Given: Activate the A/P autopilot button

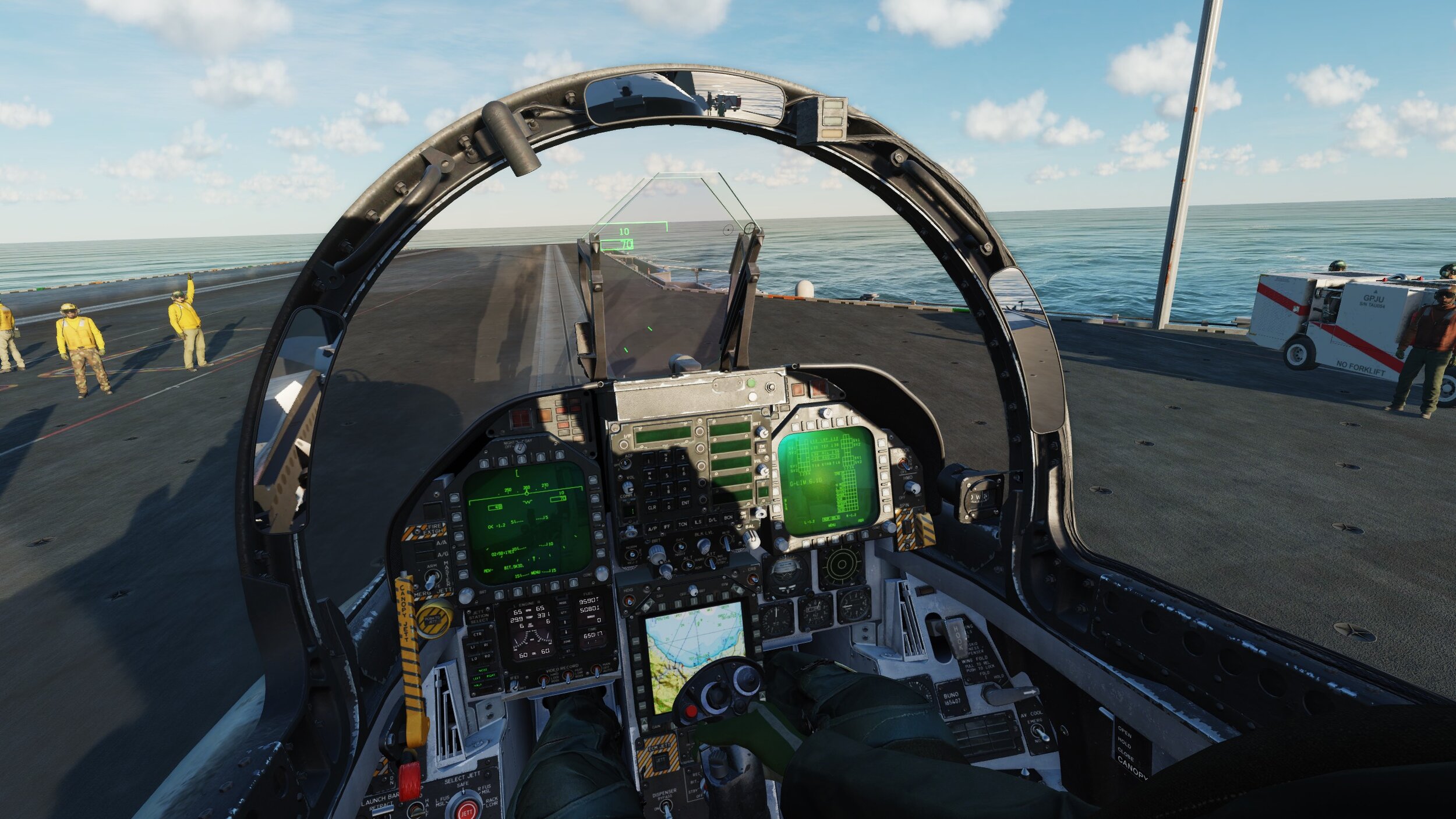Looking at the screenshot, I should [652, 528].
